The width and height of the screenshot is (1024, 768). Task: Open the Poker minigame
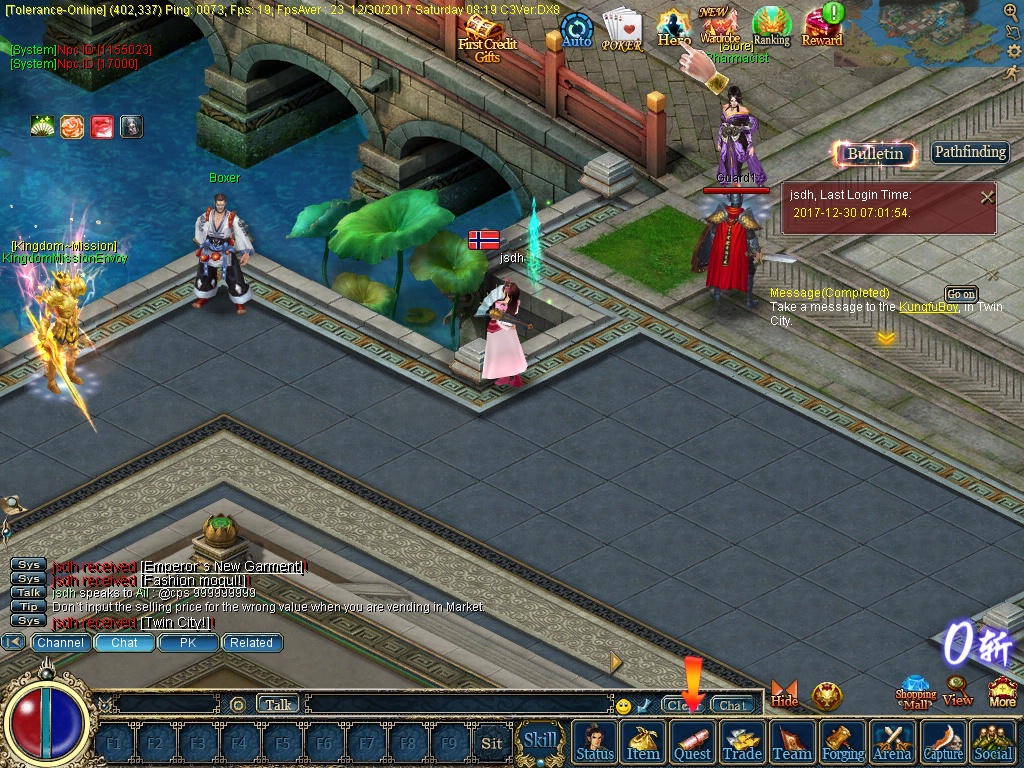[x=622, y=30]
